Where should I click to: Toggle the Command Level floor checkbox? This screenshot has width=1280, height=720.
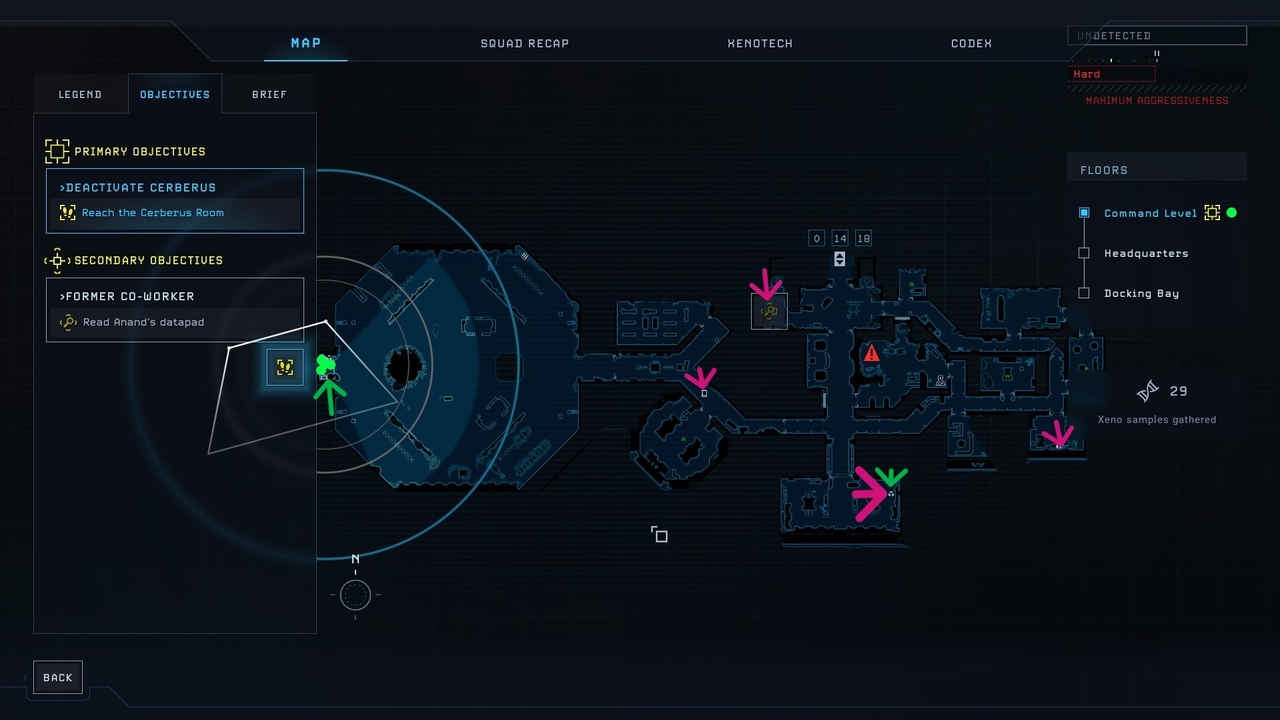pyautogui.click(x=1084, y=213)
